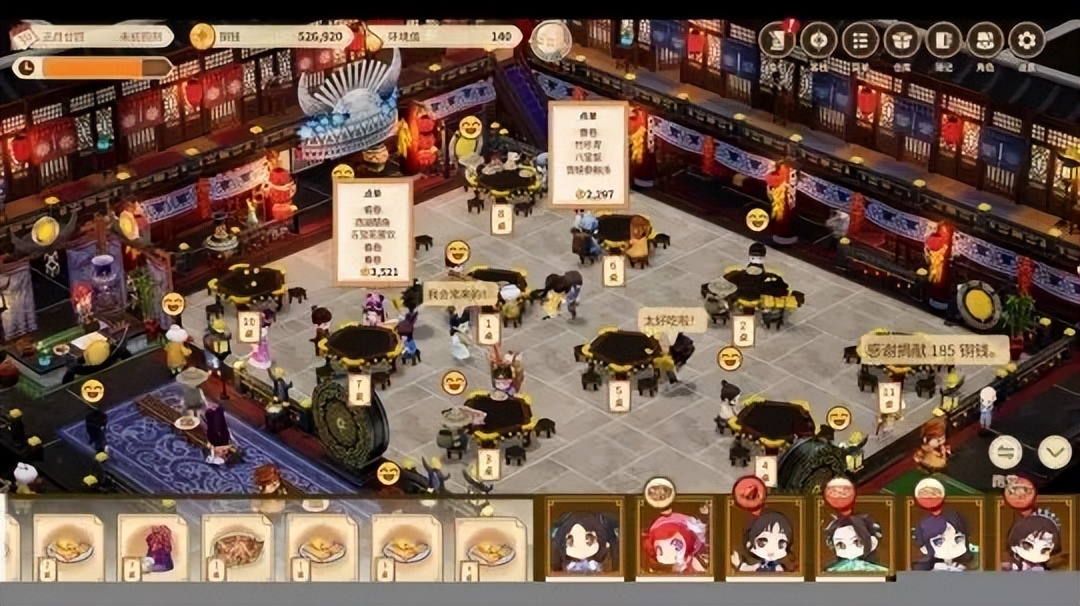Choose the stir-fried noodle dish card
Viewport: 1080px width, 606px height.
[237, 545]
